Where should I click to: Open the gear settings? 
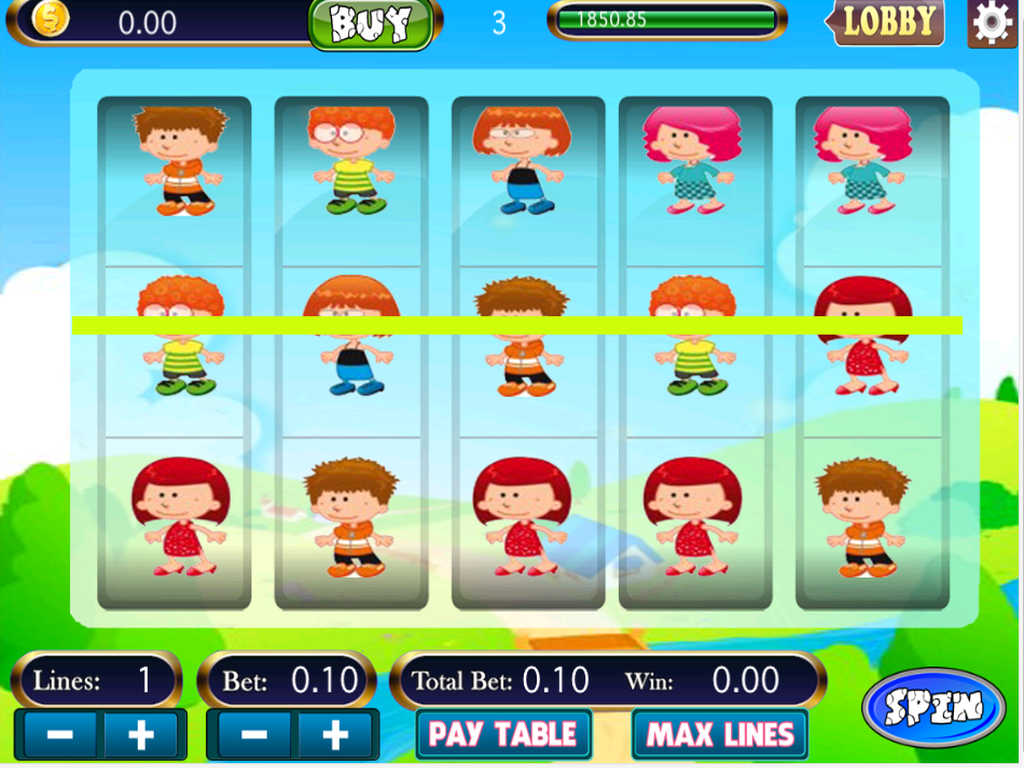pos(992,24)
